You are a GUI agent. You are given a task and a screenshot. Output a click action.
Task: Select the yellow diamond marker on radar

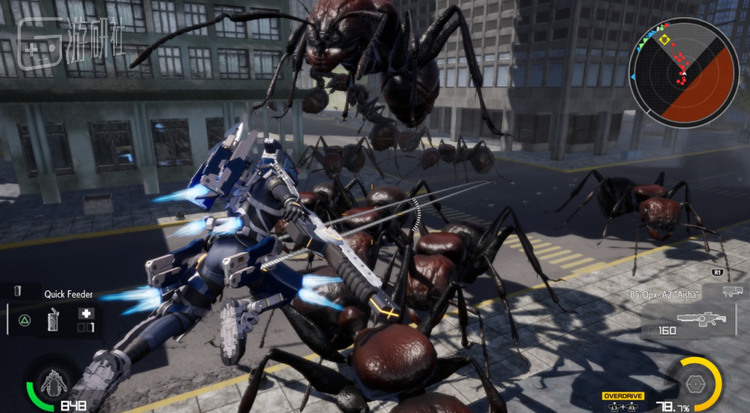pyautogui.click(x=664, y=41)
